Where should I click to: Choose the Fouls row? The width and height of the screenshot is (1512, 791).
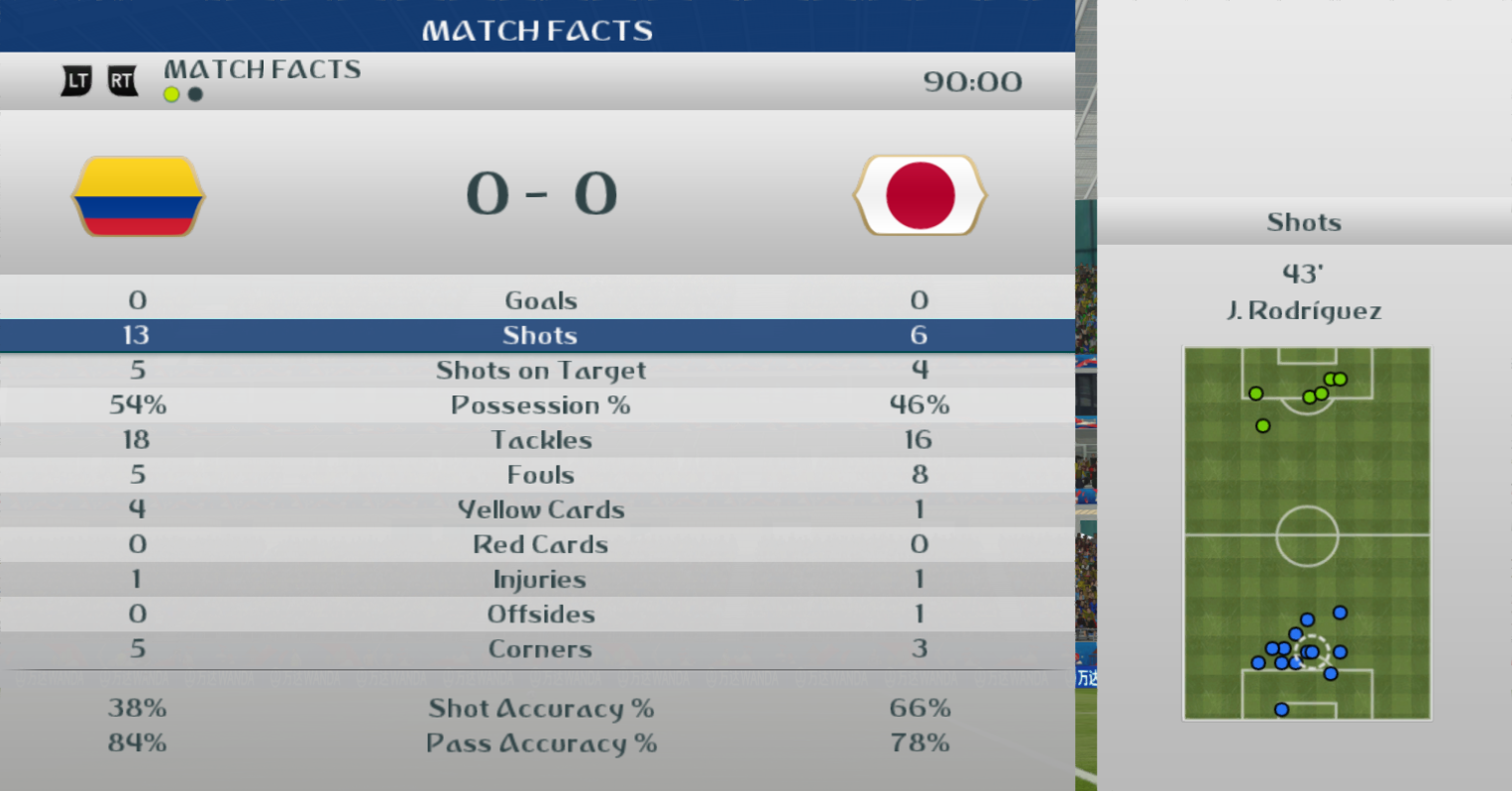tap(540, 475)
